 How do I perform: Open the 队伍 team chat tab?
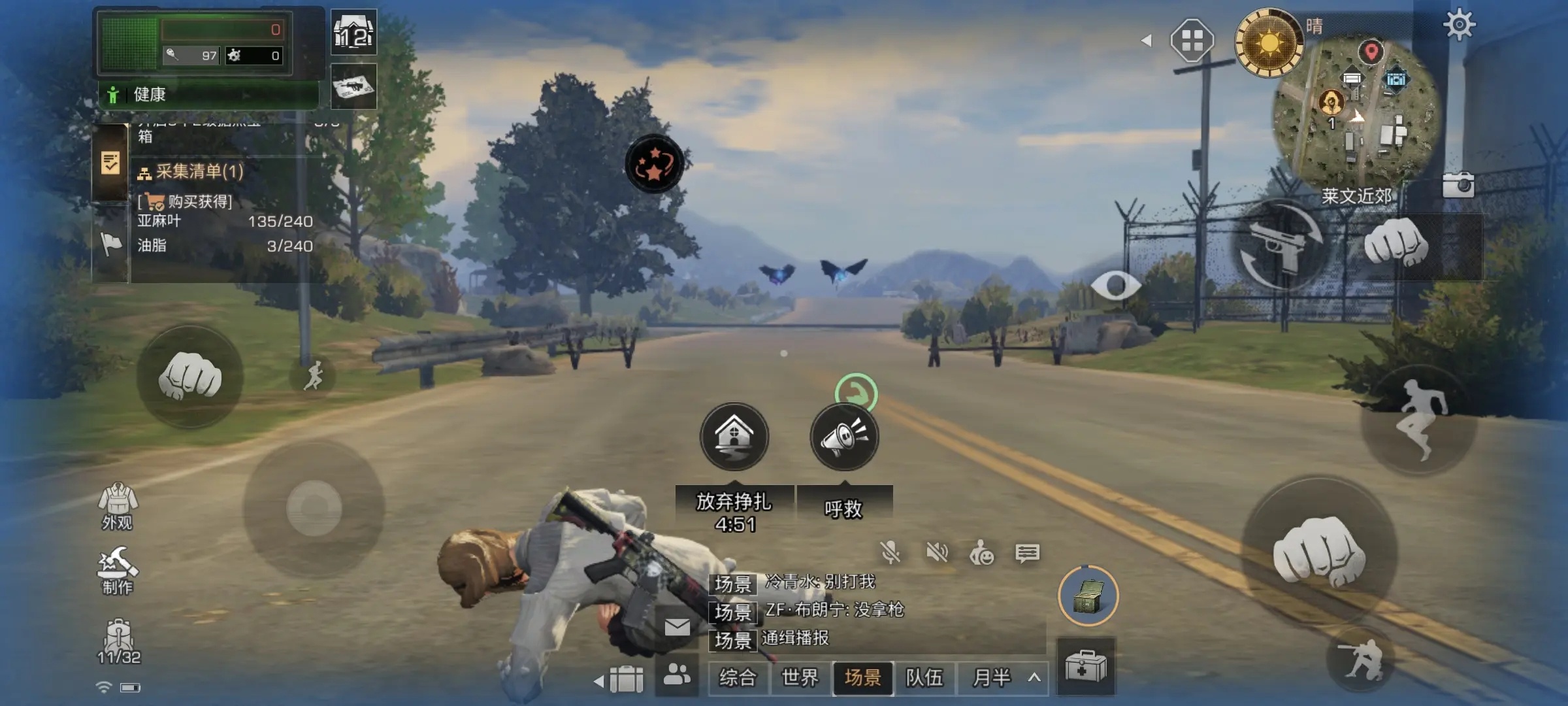pyautogui.click(x=924, y=677)
